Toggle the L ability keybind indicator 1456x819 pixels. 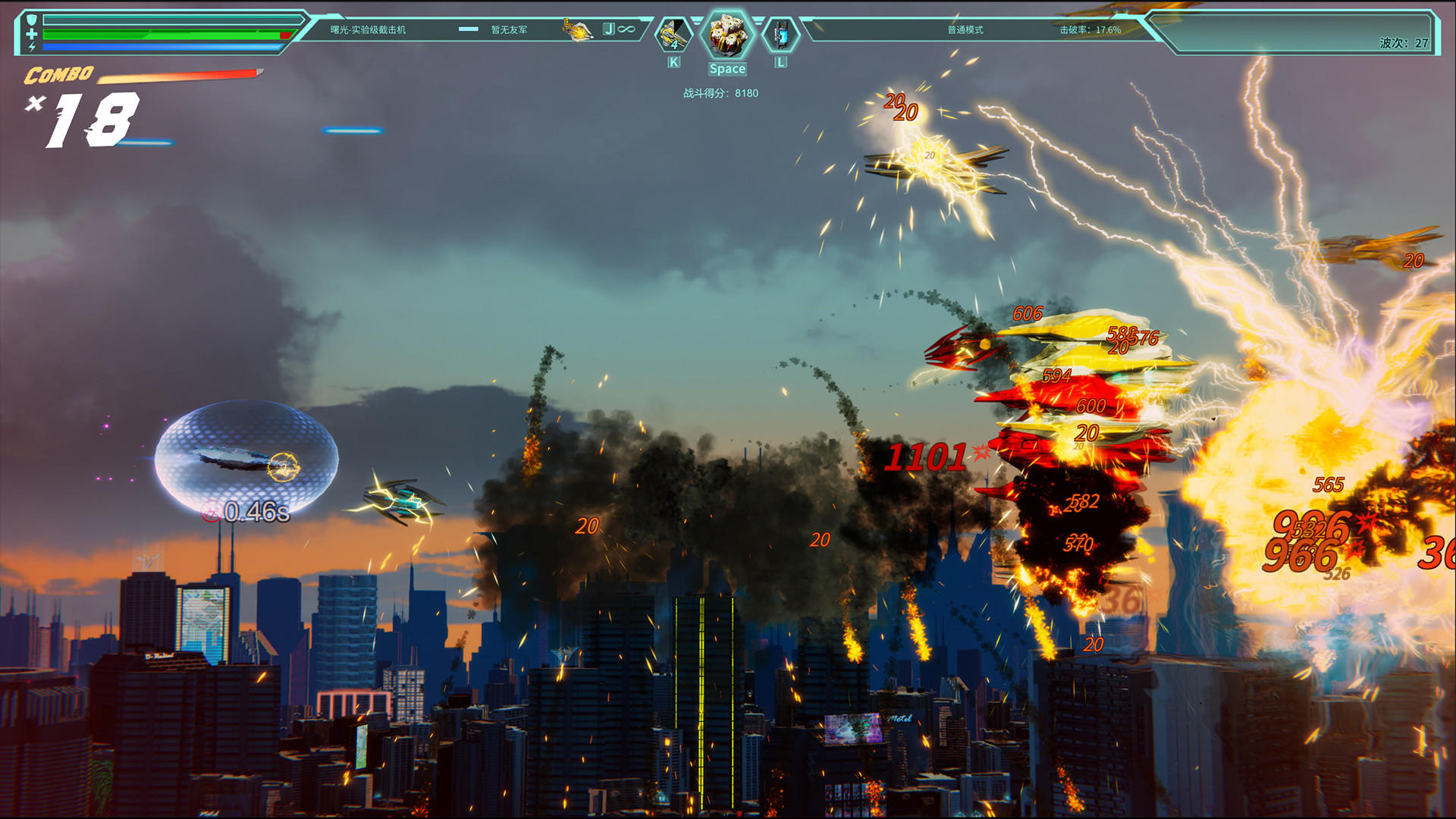(x=780, y=64)
